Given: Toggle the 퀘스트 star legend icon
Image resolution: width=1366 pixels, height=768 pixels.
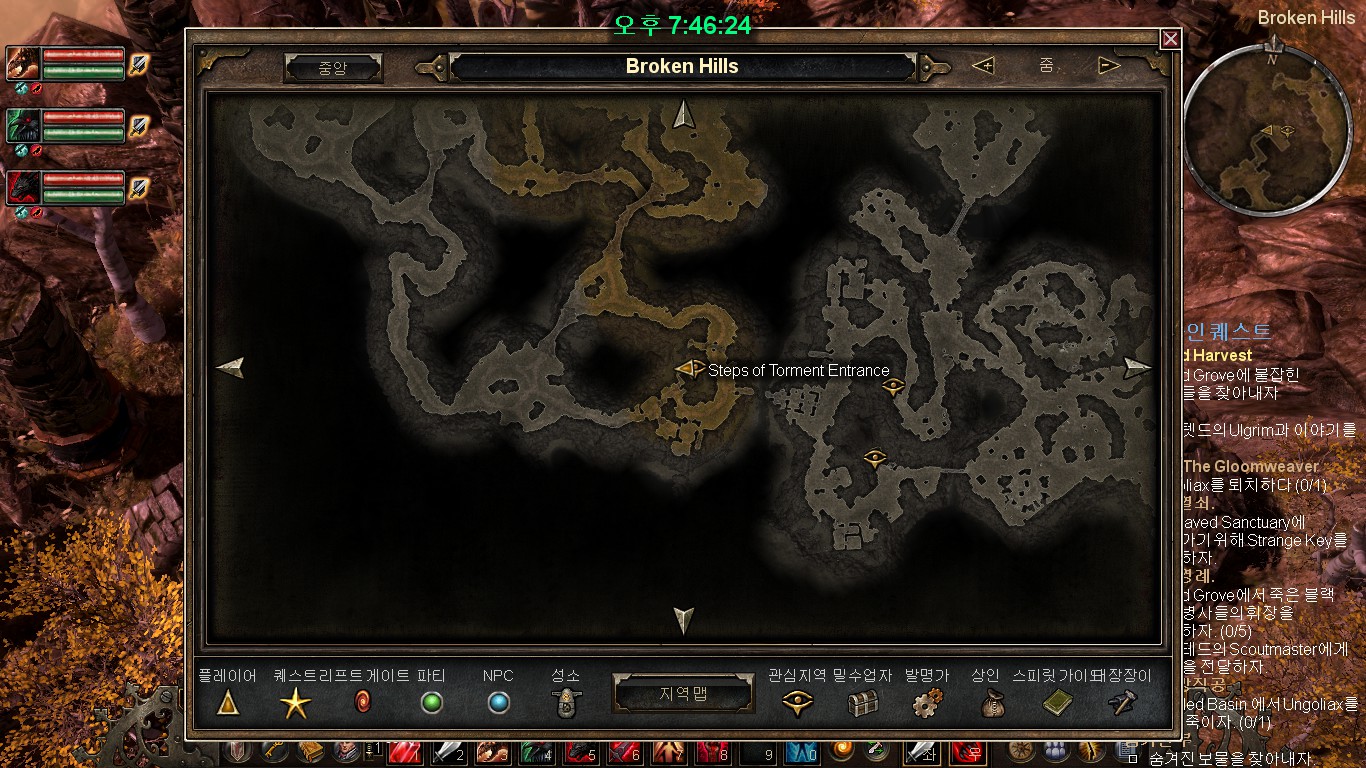Looking at the screenshot, I should tap(295, 704).
